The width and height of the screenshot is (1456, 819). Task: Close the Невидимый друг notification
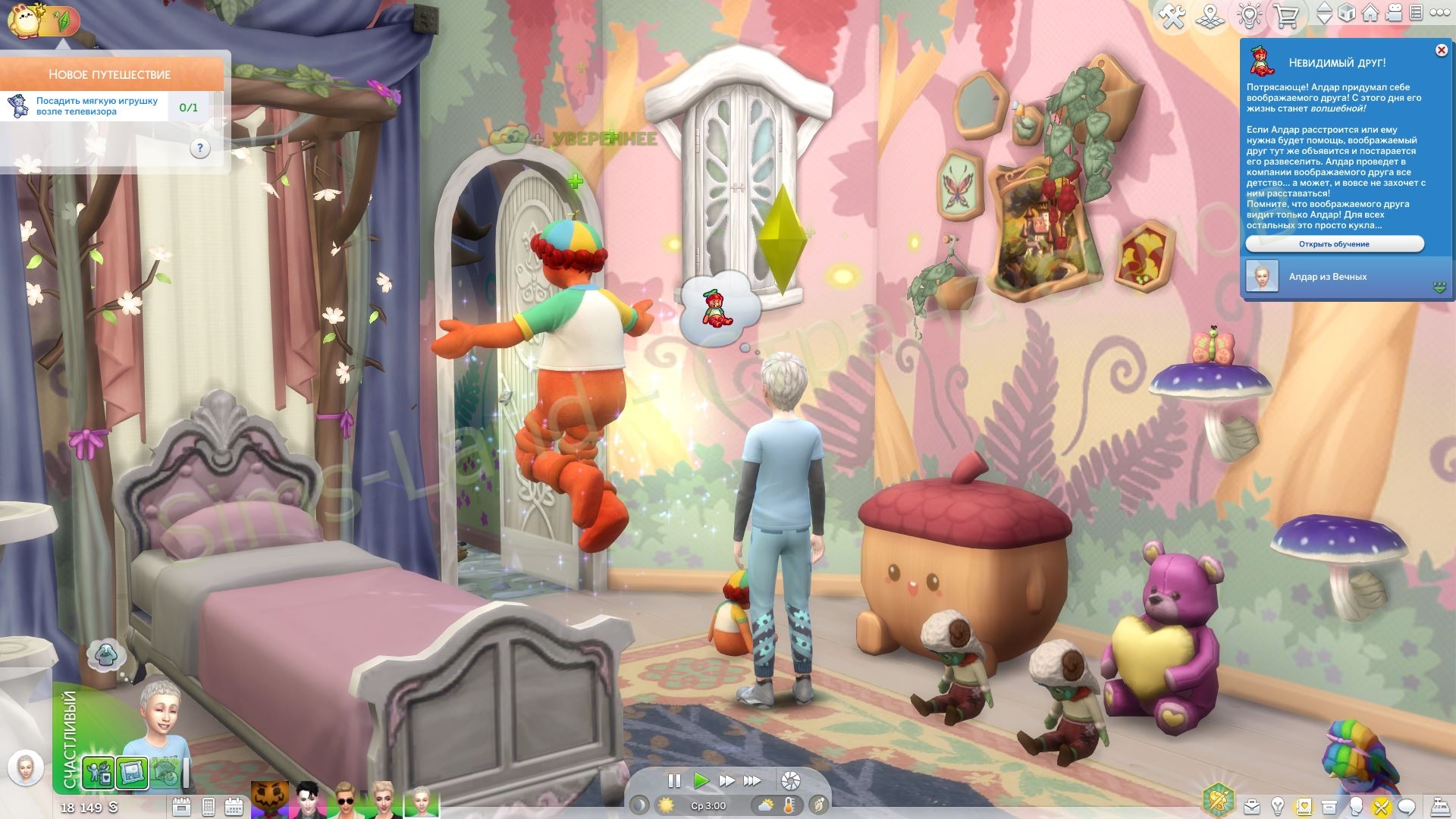[x=1441, y=50]
